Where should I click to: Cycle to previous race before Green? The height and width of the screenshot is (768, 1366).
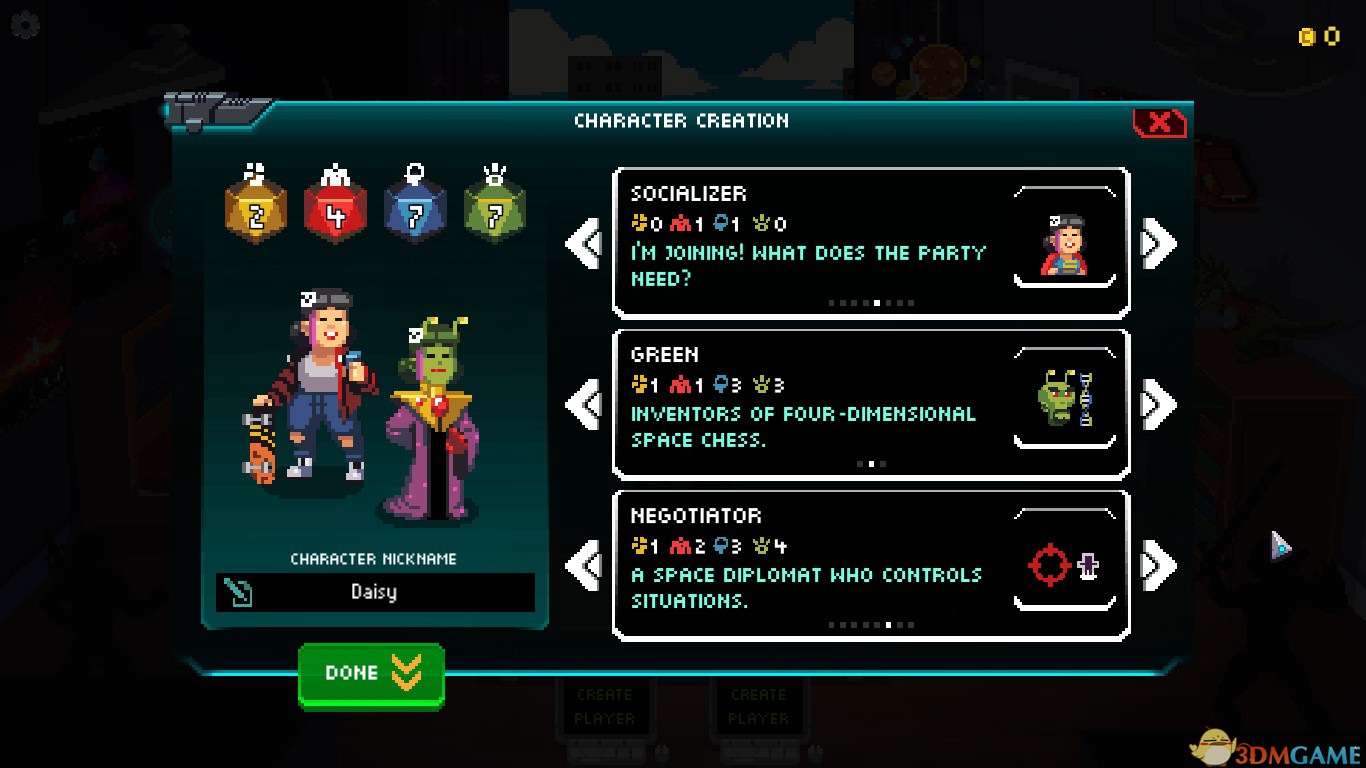(583, 405)
